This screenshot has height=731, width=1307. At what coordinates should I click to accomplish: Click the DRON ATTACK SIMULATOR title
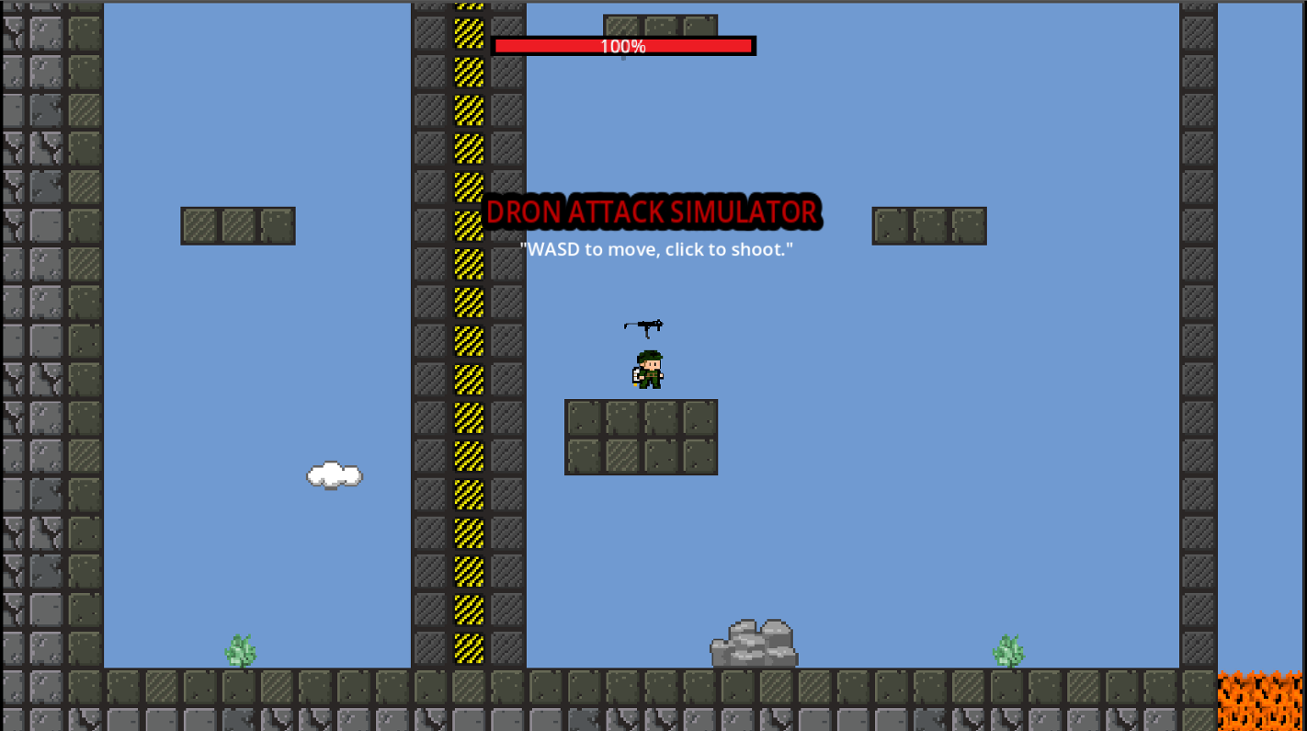(651, 212)
